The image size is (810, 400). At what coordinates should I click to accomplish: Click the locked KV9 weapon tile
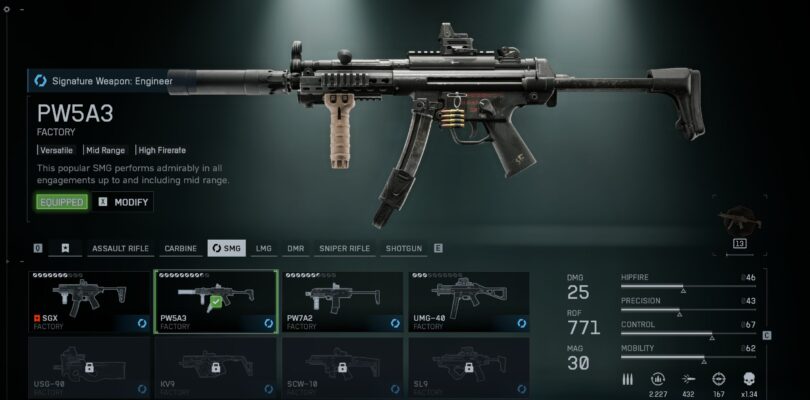coord(215,367)
